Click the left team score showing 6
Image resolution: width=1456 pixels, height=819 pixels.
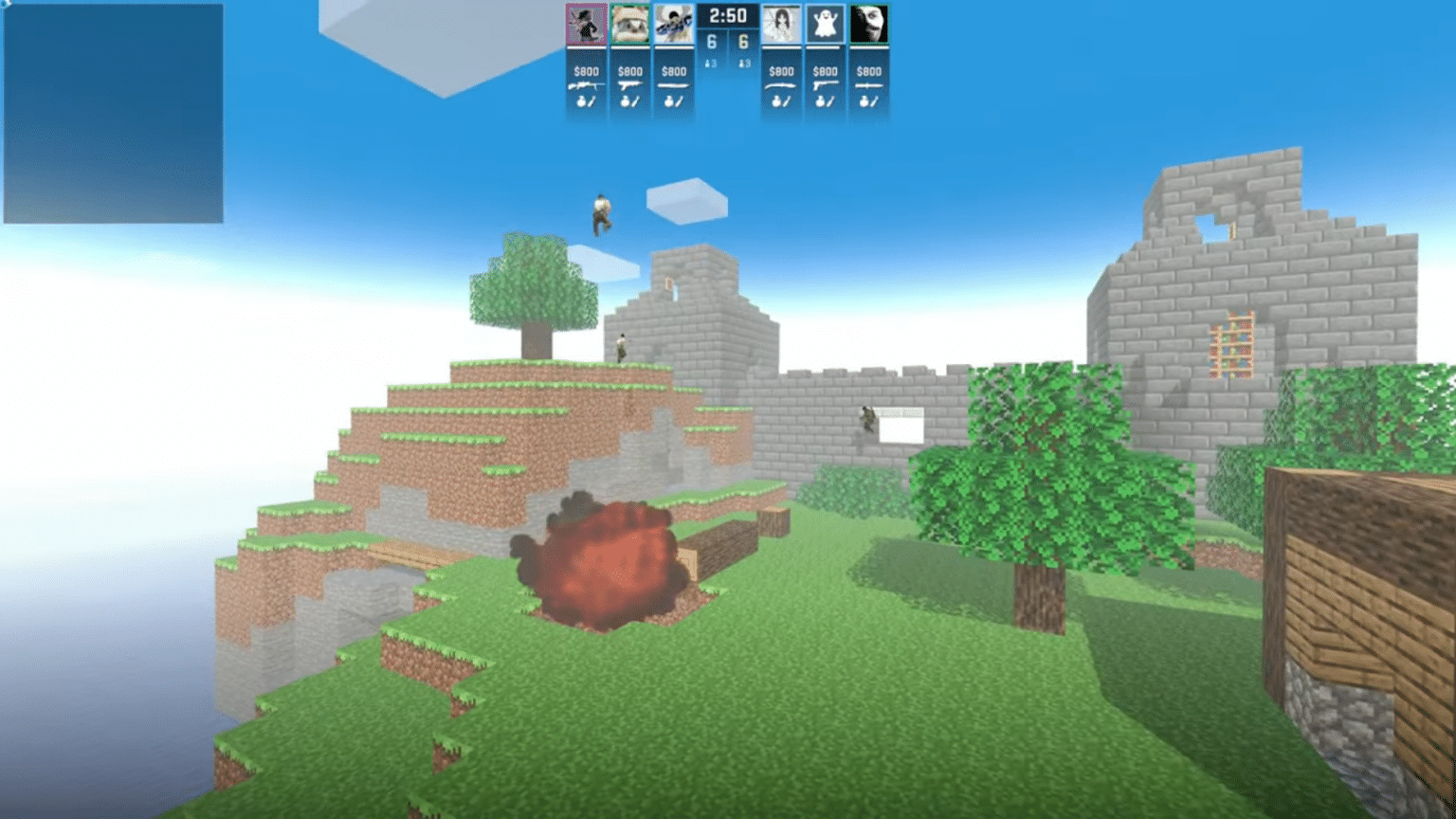tap(711, 40)
